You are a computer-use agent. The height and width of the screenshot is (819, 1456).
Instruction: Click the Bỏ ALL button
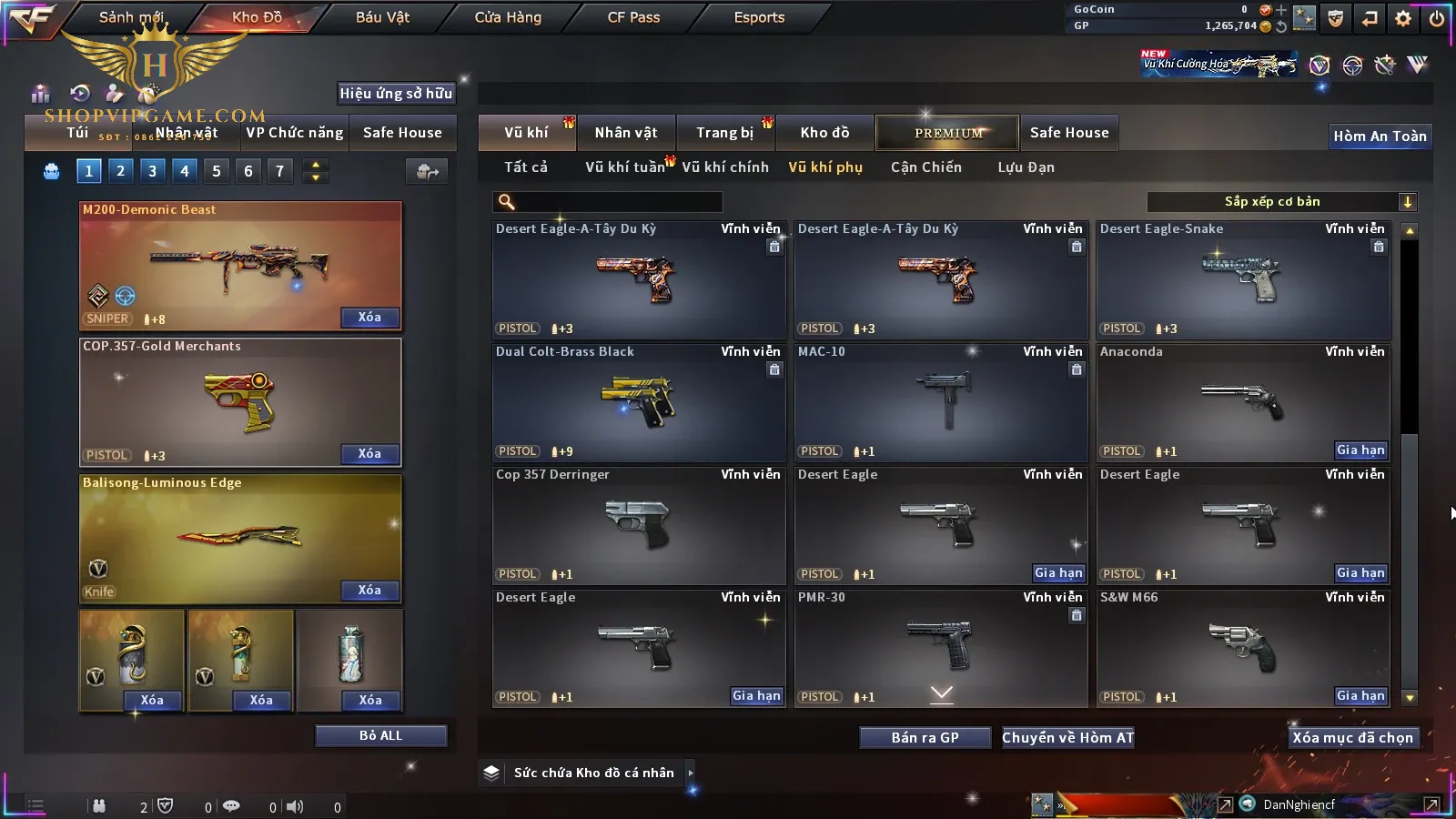click(x=380, y=735)
